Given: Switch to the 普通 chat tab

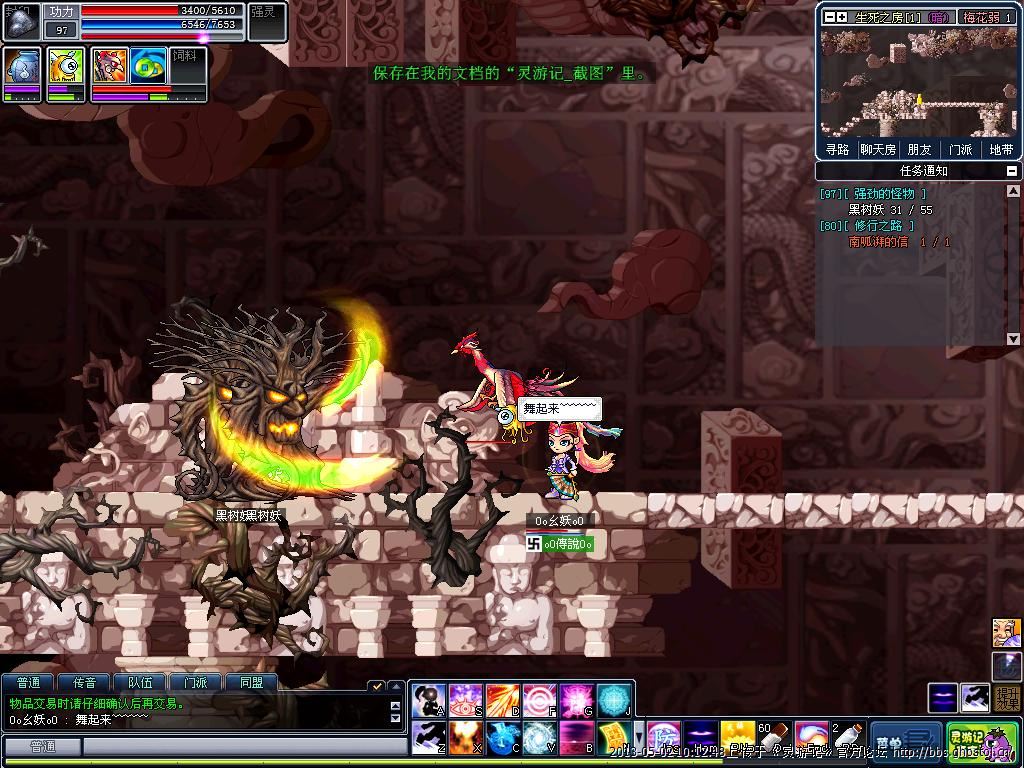Looking at the screenshot, I should click(28, 683).
